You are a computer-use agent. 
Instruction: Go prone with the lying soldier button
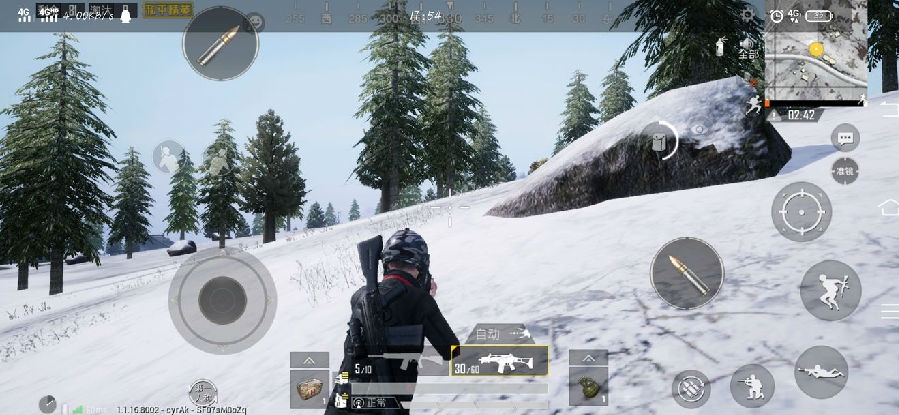[821, 373]
